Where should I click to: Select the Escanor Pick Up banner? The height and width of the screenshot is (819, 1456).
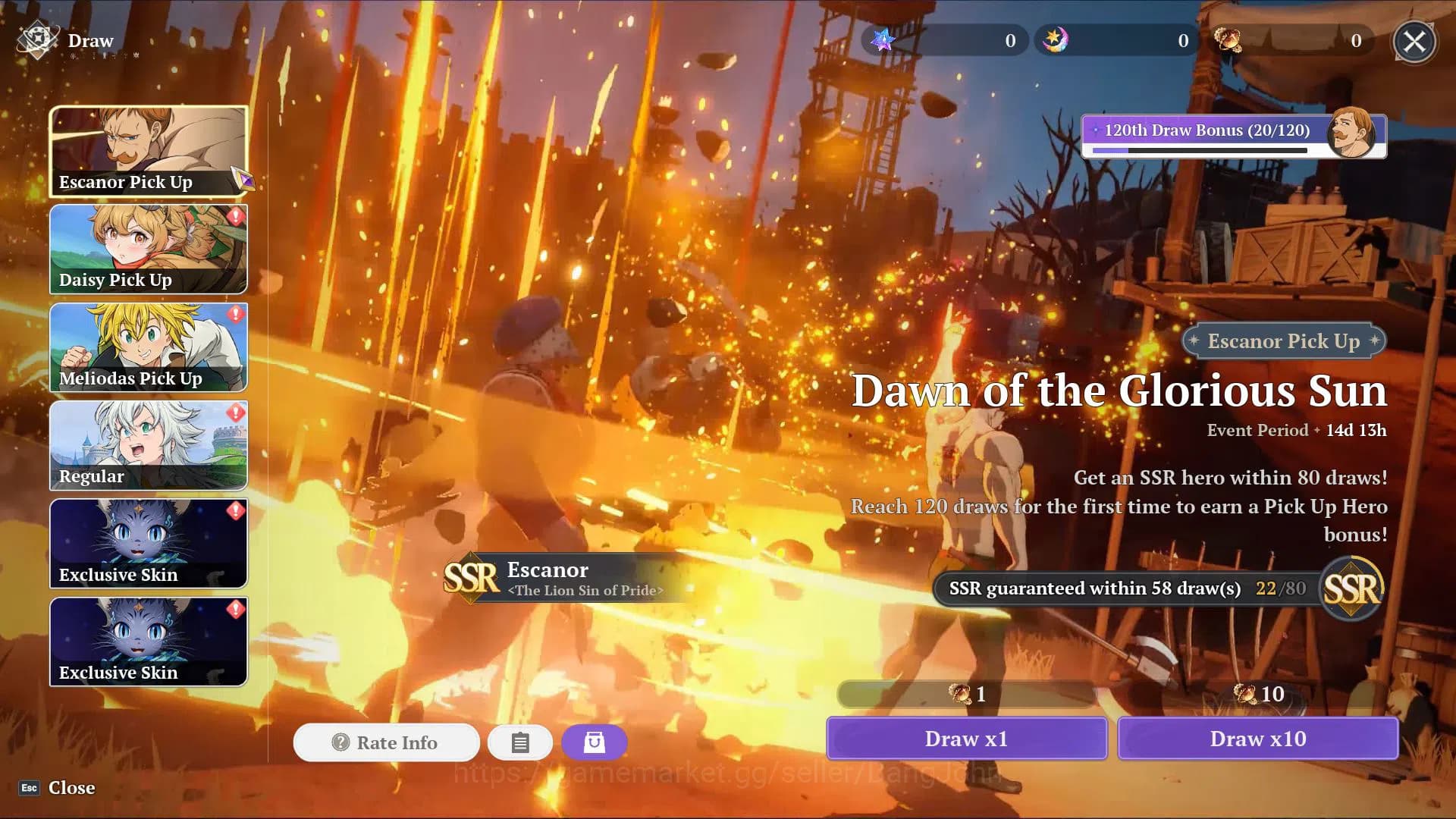point(149,152)
